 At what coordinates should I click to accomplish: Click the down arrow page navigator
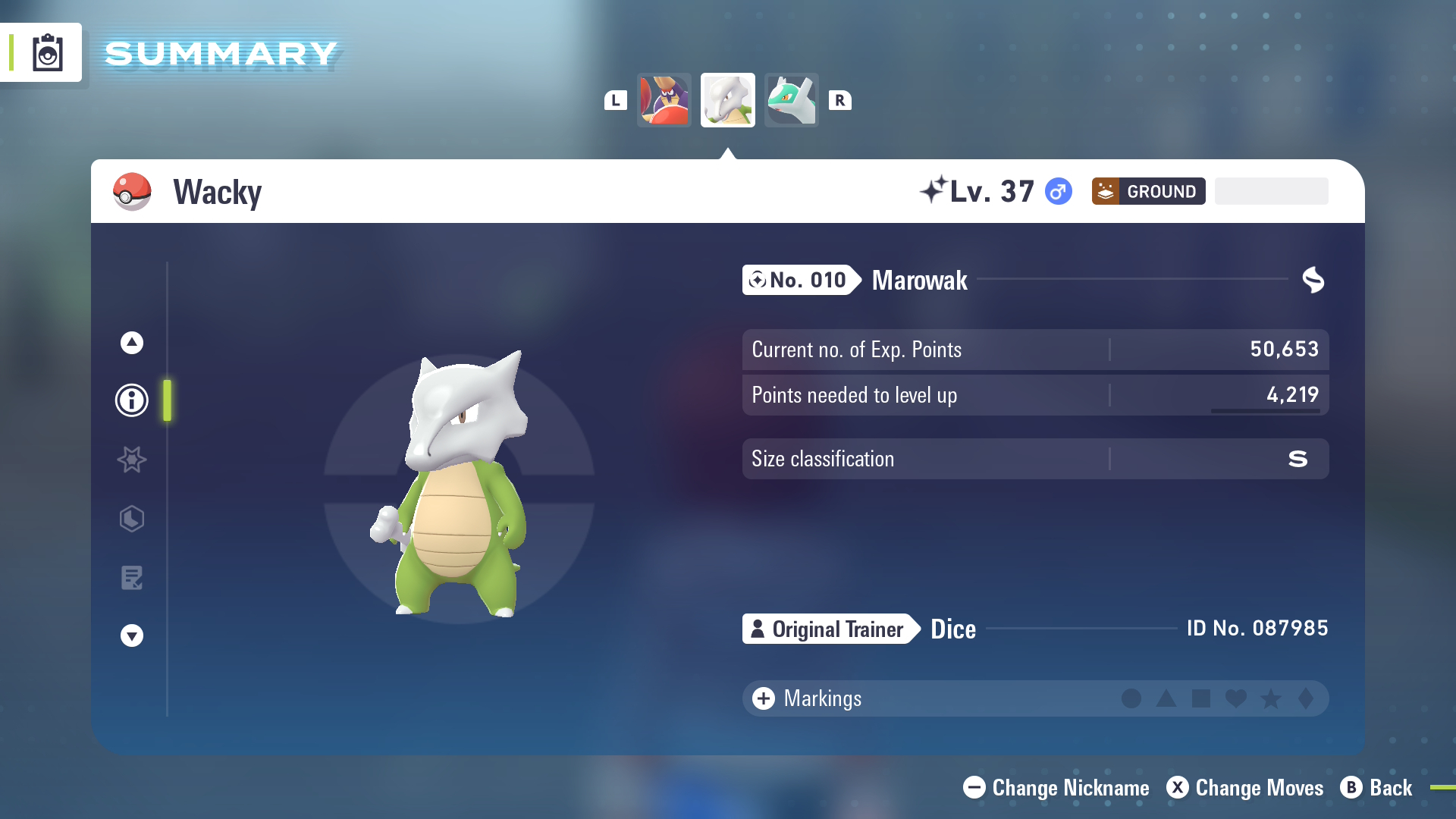tap(132, 635)
